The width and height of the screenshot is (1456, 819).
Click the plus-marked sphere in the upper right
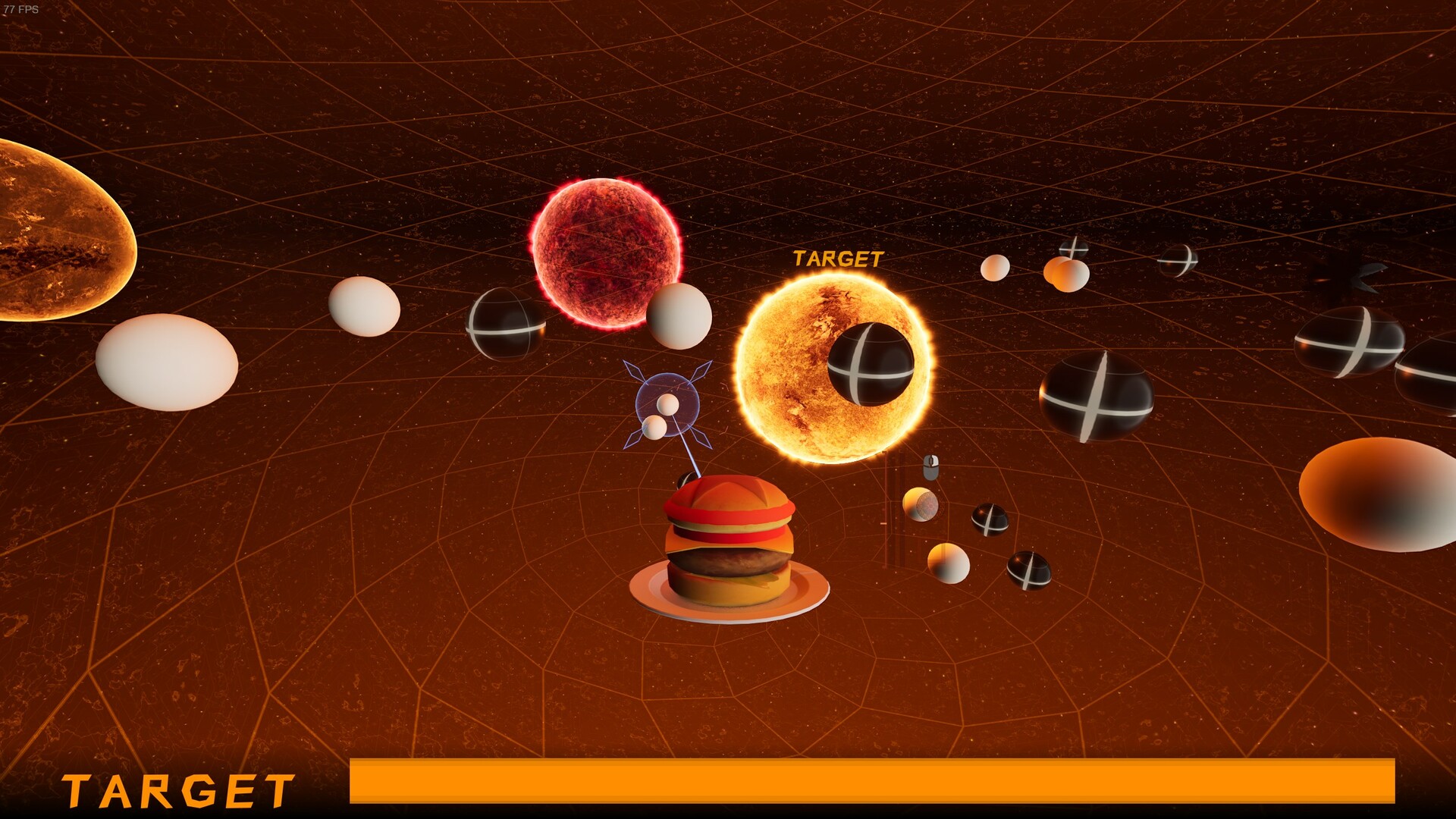[1074, 250]
